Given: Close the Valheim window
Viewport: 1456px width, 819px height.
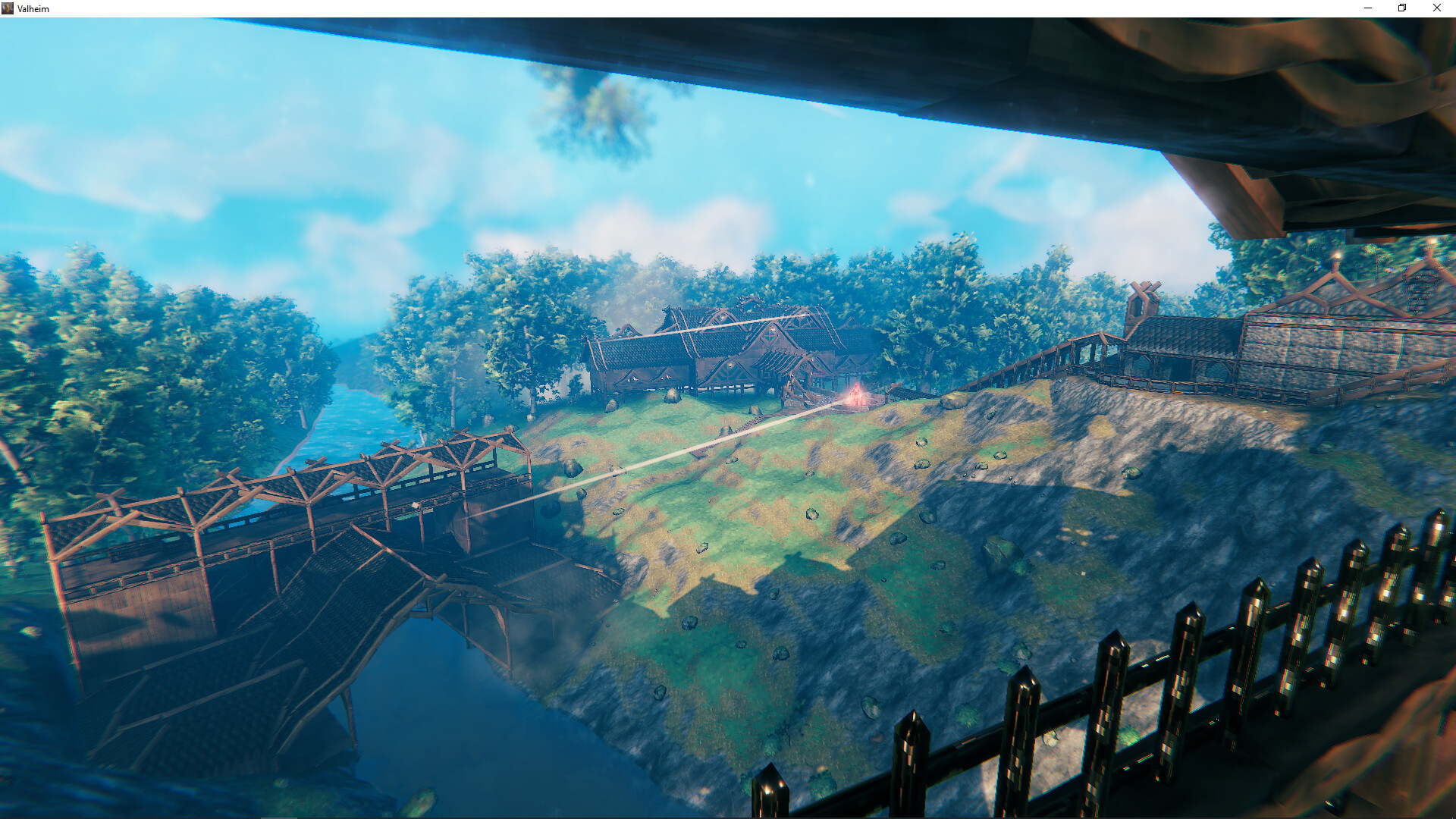Looking at the screenshot, I should pyautogui.click(x=1437, y=8).
